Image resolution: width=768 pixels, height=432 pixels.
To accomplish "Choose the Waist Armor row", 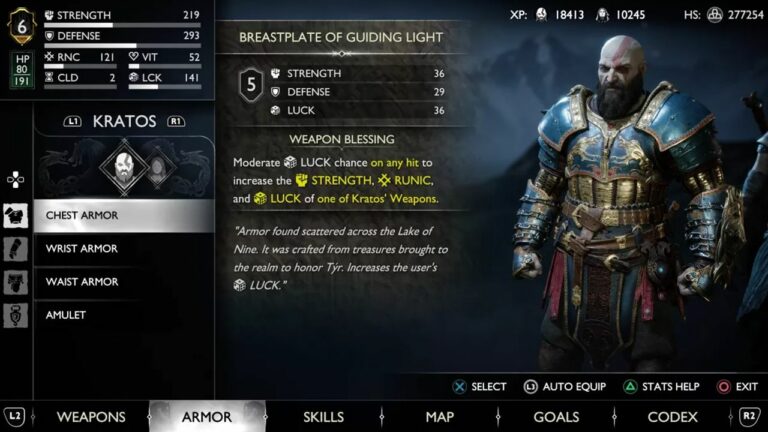I will pyautogui.click(x=124, y=282).
